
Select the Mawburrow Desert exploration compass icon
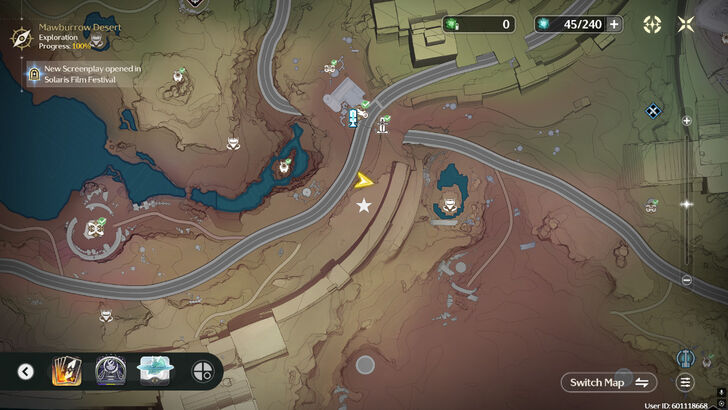click(19, 37)
